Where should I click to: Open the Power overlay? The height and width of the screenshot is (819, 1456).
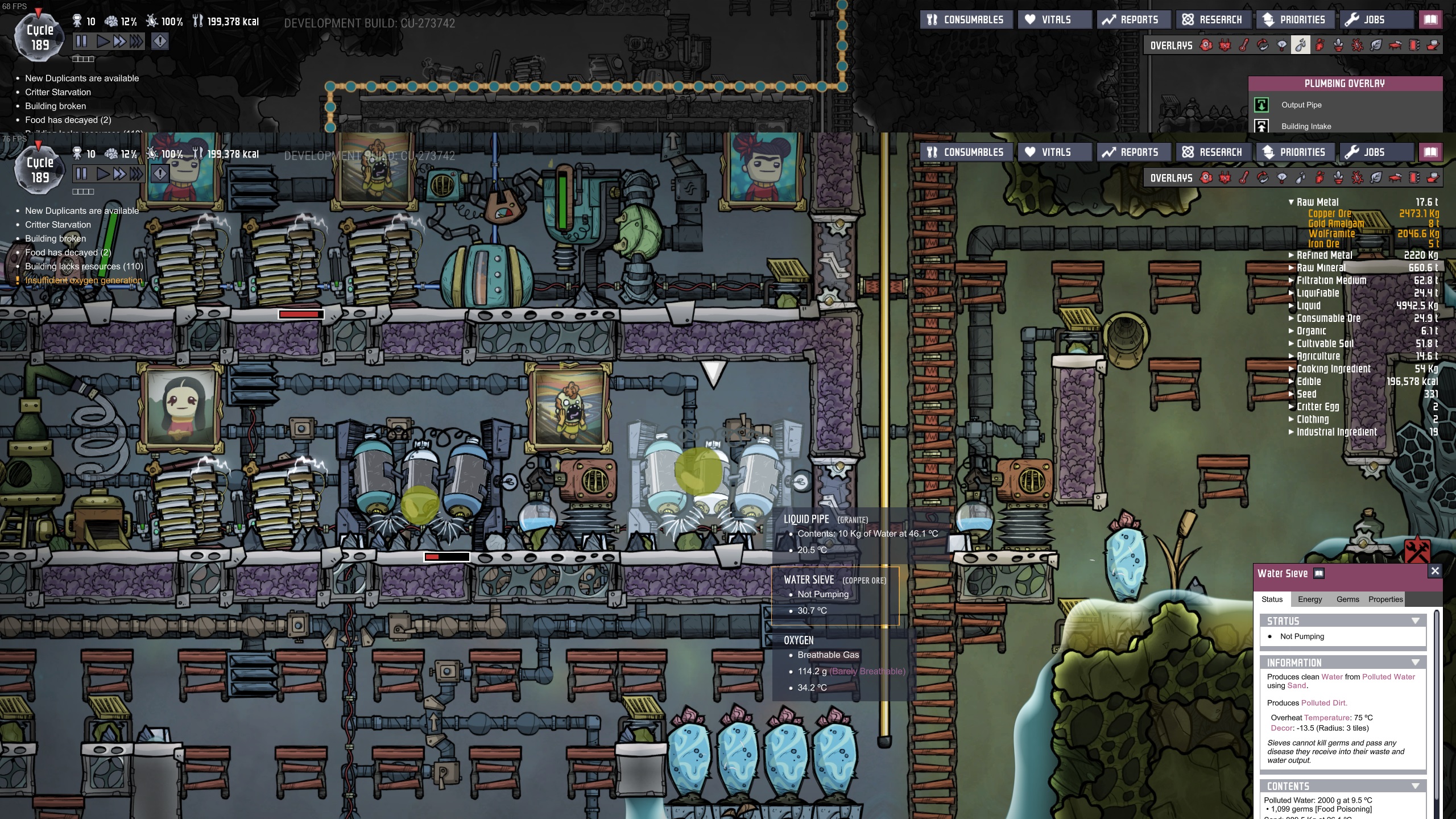click(1225, 177)
